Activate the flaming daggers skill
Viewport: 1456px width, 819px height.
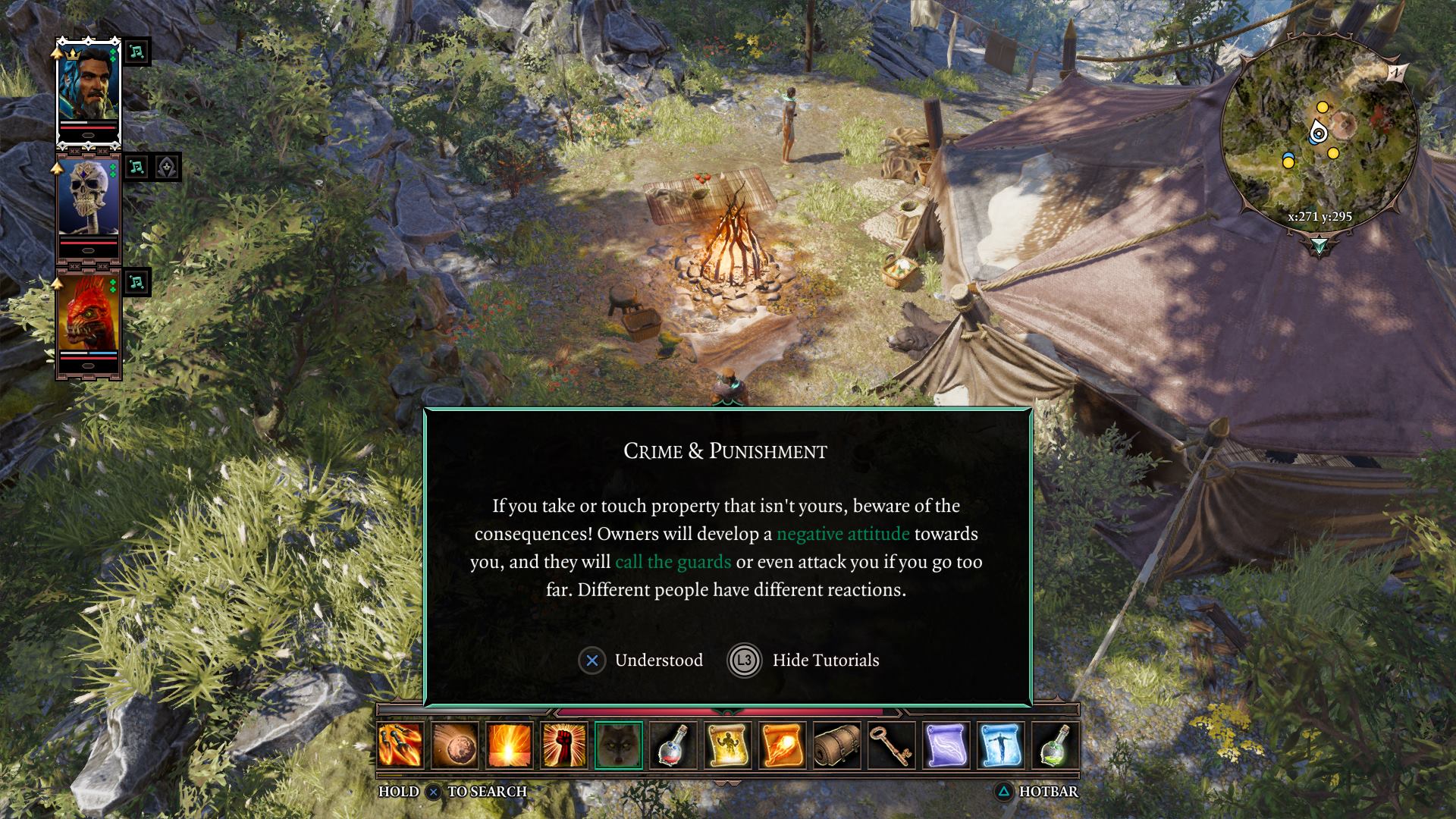tap(400, 745)
